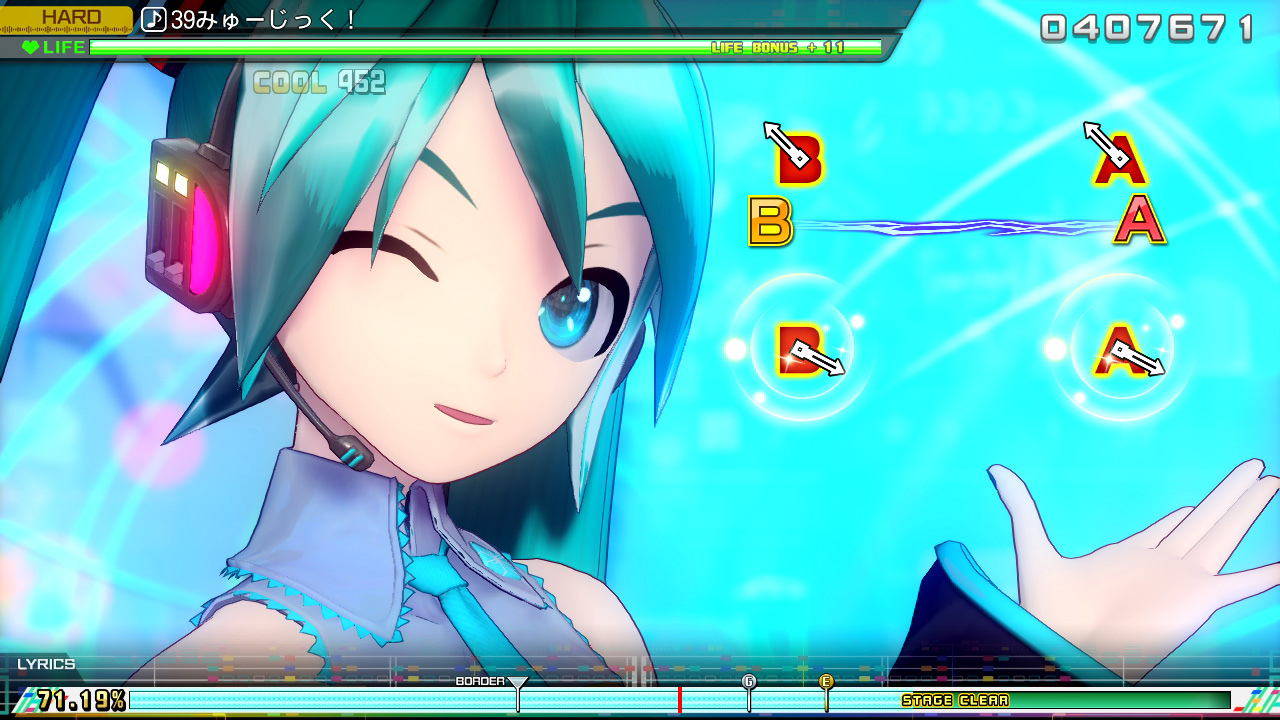Select the red A arrow note icon

[x=1121, y=156]
